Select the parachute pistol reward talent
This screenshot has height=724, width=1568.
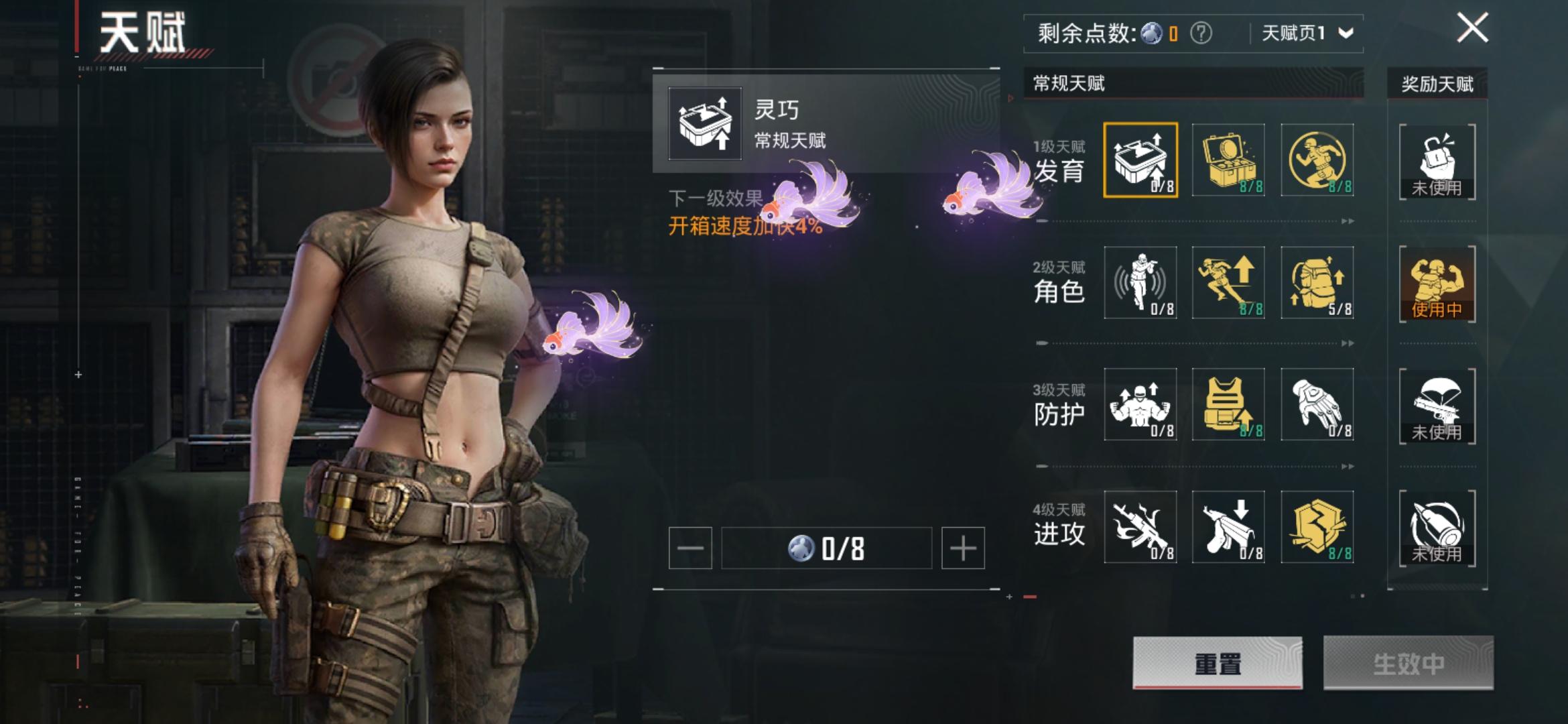click(1437, 406)
